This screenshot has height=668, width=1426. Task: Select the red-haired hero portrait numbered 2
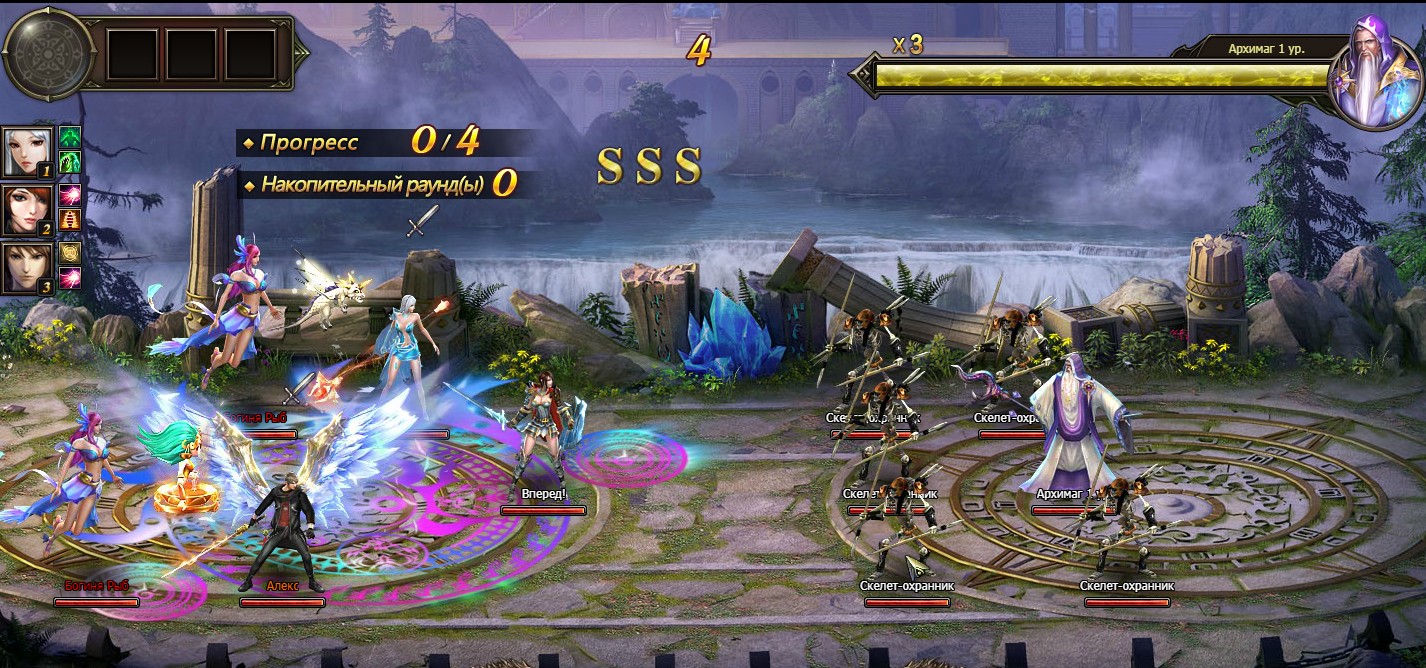(27, 210)
